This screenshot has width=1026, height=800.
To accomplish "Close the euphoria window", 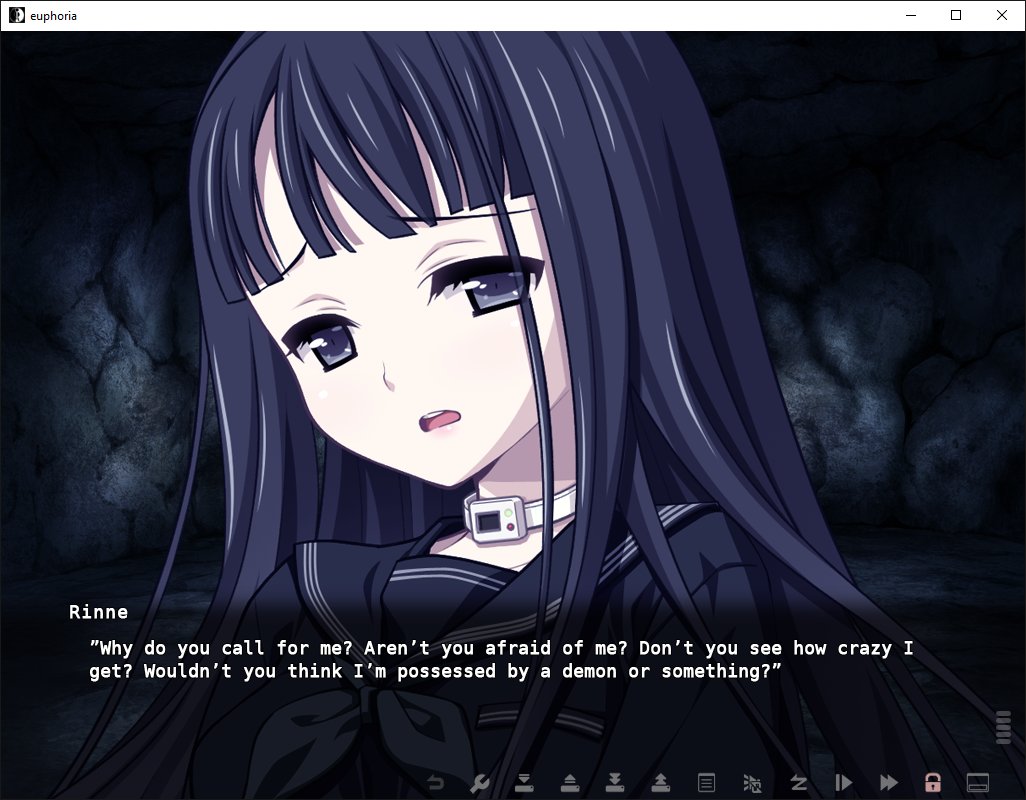I will (1002, 15).
